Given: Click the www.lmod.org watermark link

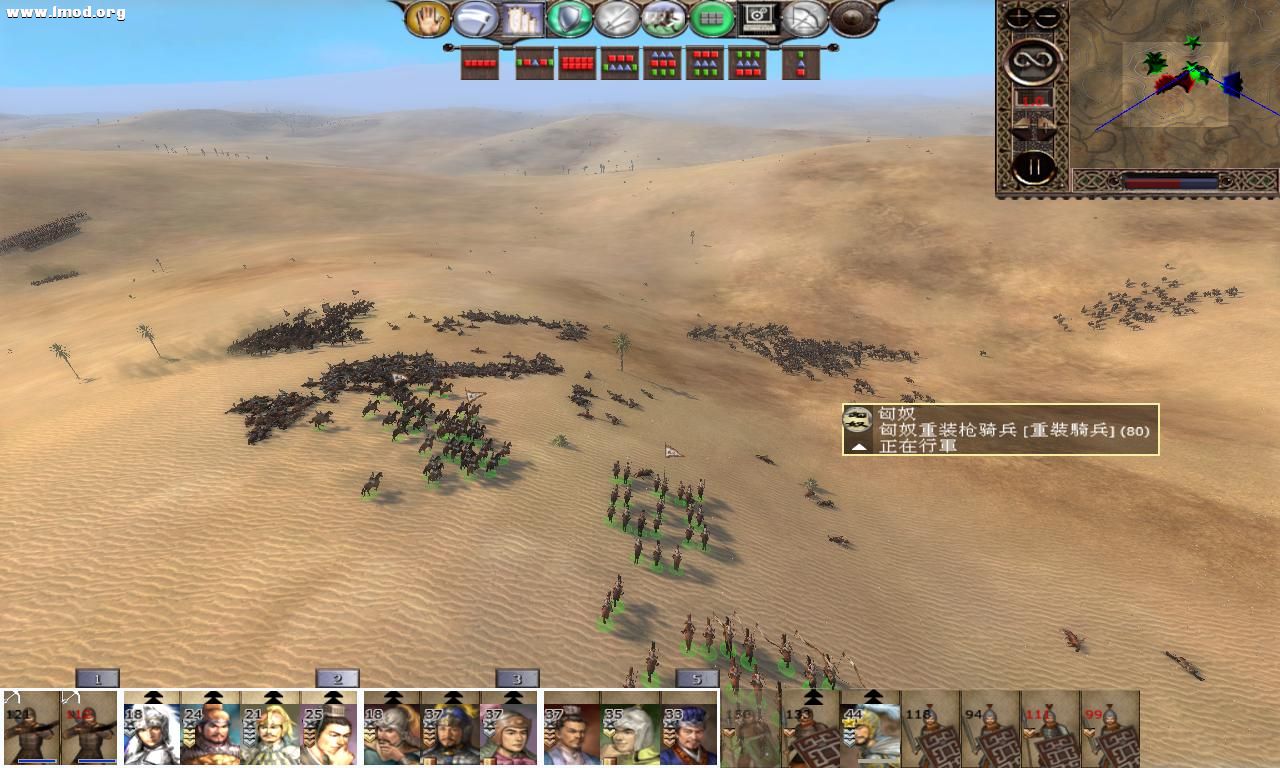Looking at the screenshot, I should click(x=58, y=12).
